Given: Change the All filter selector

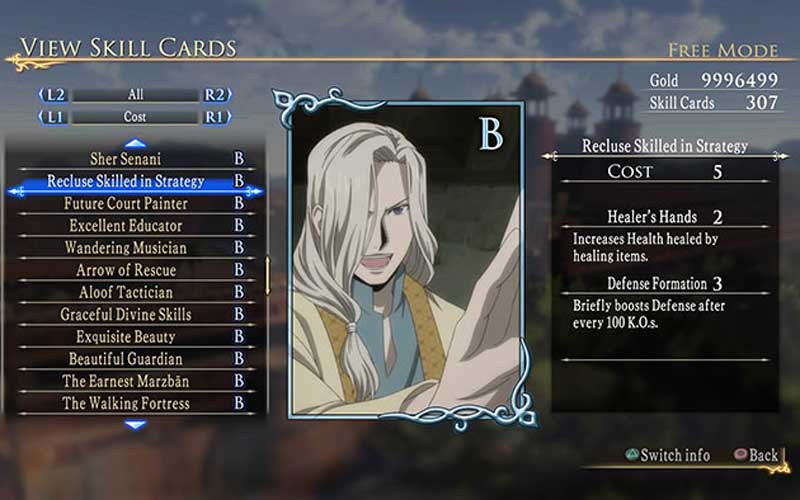Looking at the screenshot, I should (135, 95).
